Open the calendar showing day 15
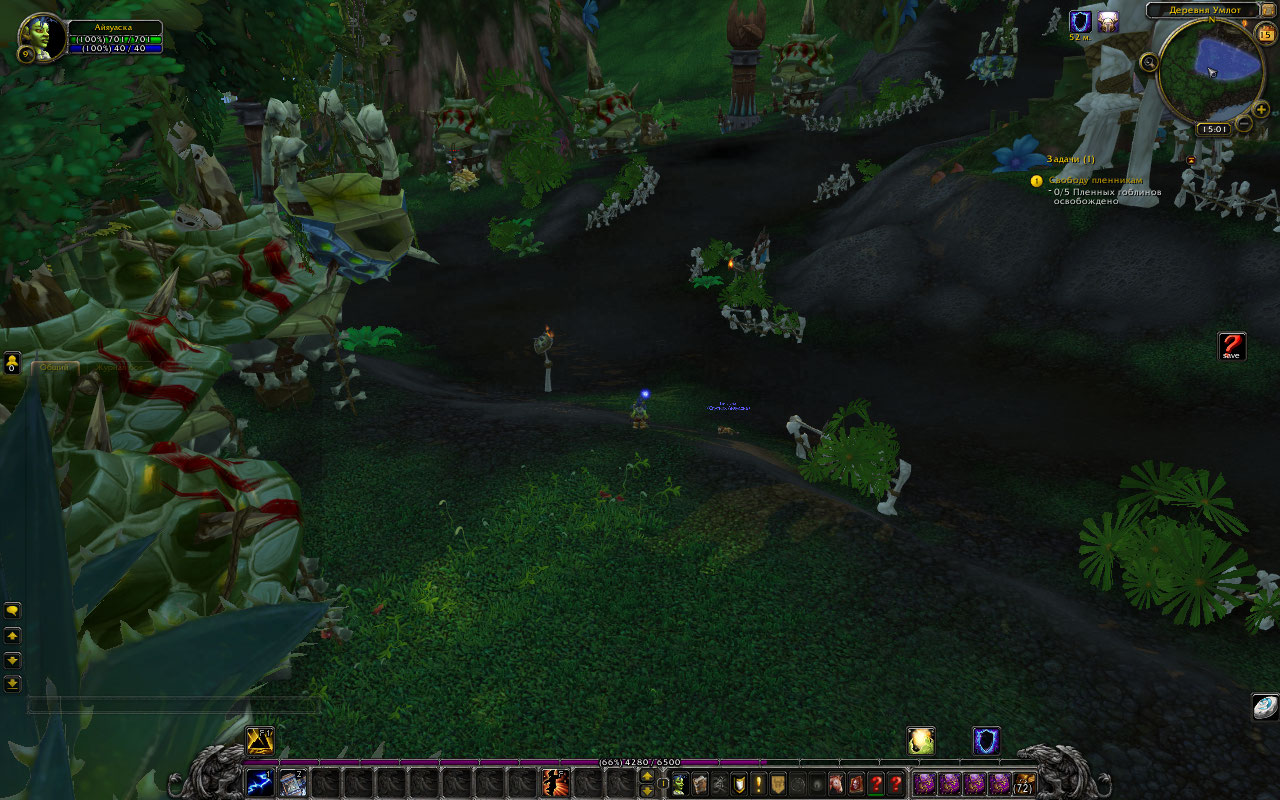The height and width of the screenshot is (800, 1280). click(1266, 34)
